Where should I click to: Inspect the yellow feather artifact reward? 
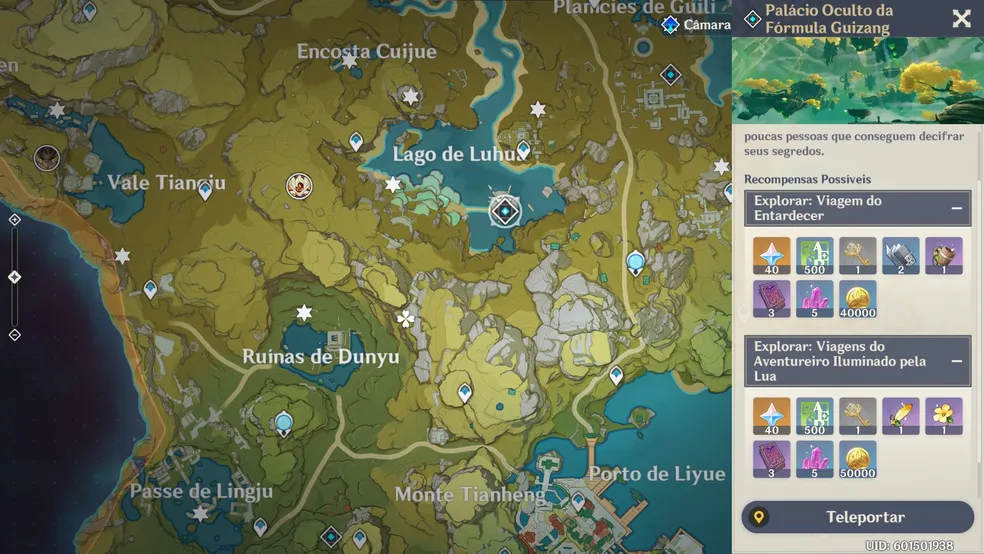click(900, 416)
